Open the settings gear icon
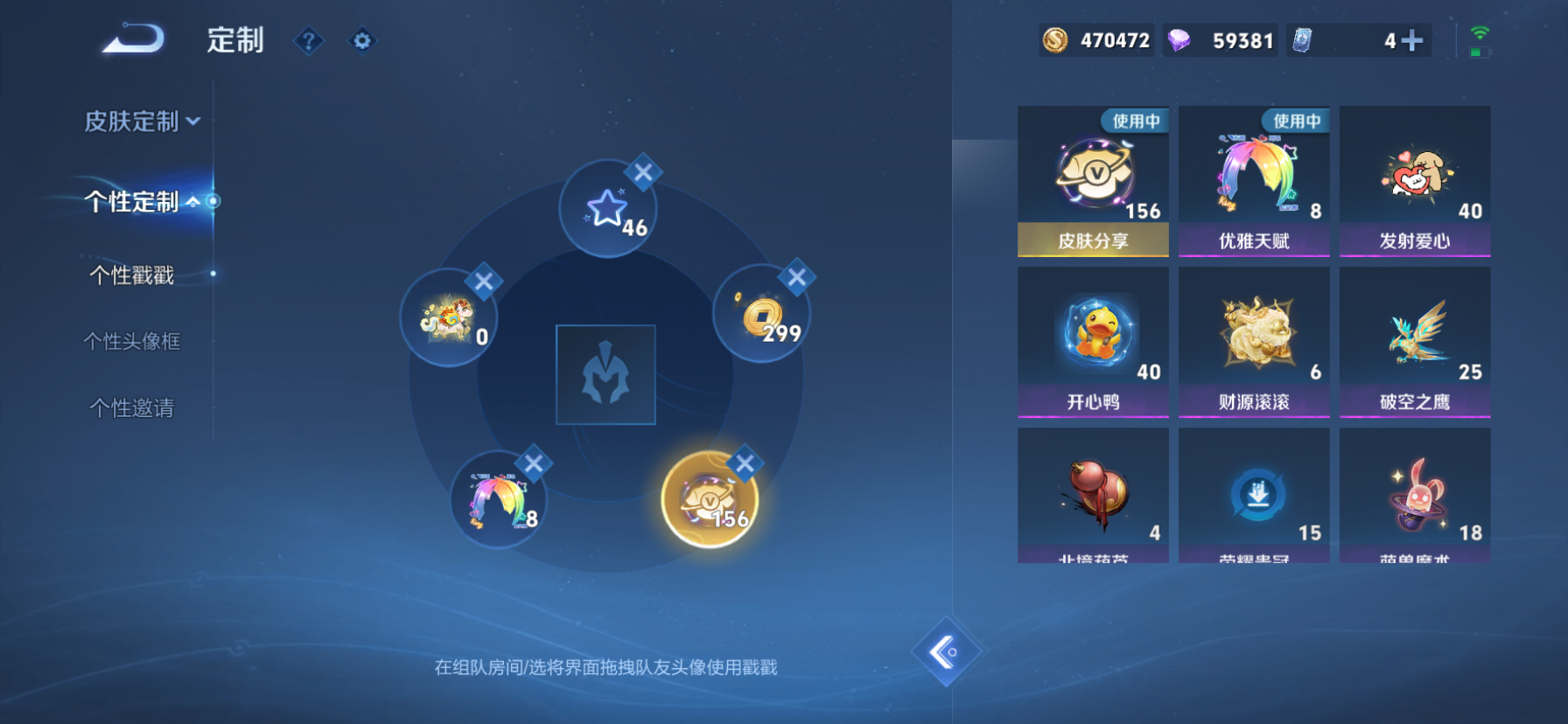 [x=360, y=41]
